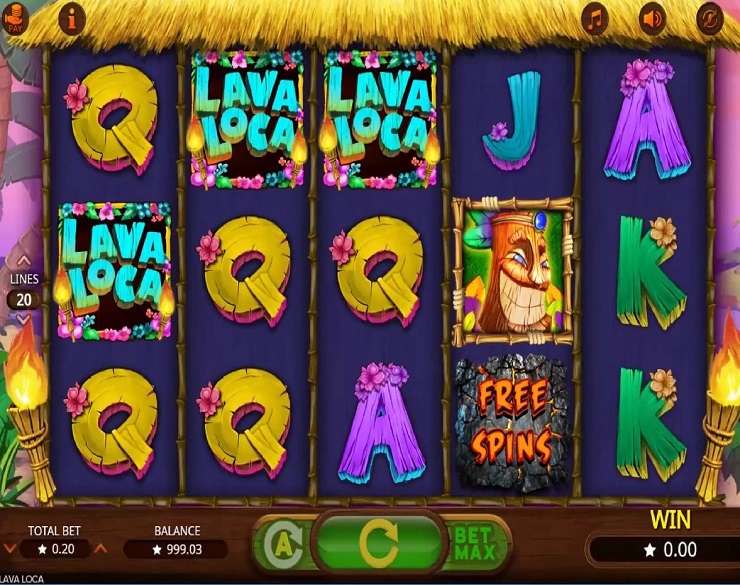Spin the reels with the green button

click(x=378, y=543)
